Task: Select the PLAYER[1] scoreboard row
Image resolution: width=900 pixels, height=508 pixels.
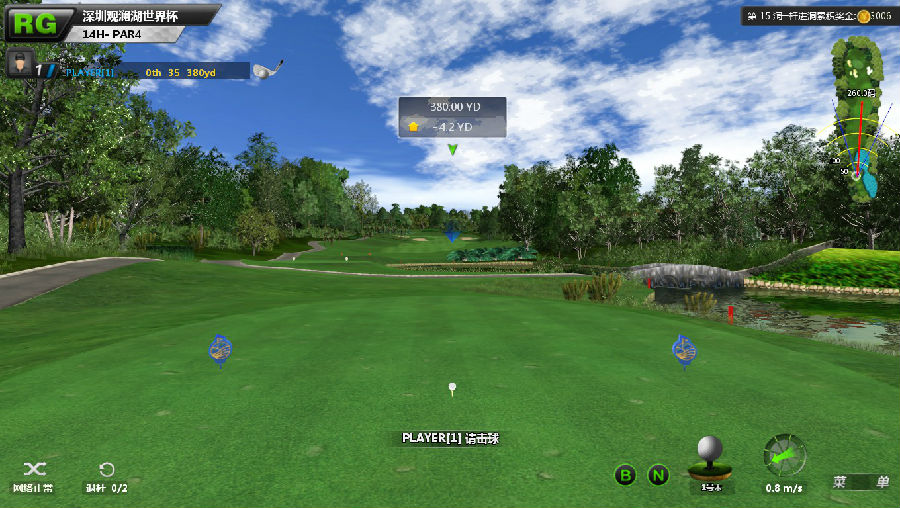Action: 150,72
